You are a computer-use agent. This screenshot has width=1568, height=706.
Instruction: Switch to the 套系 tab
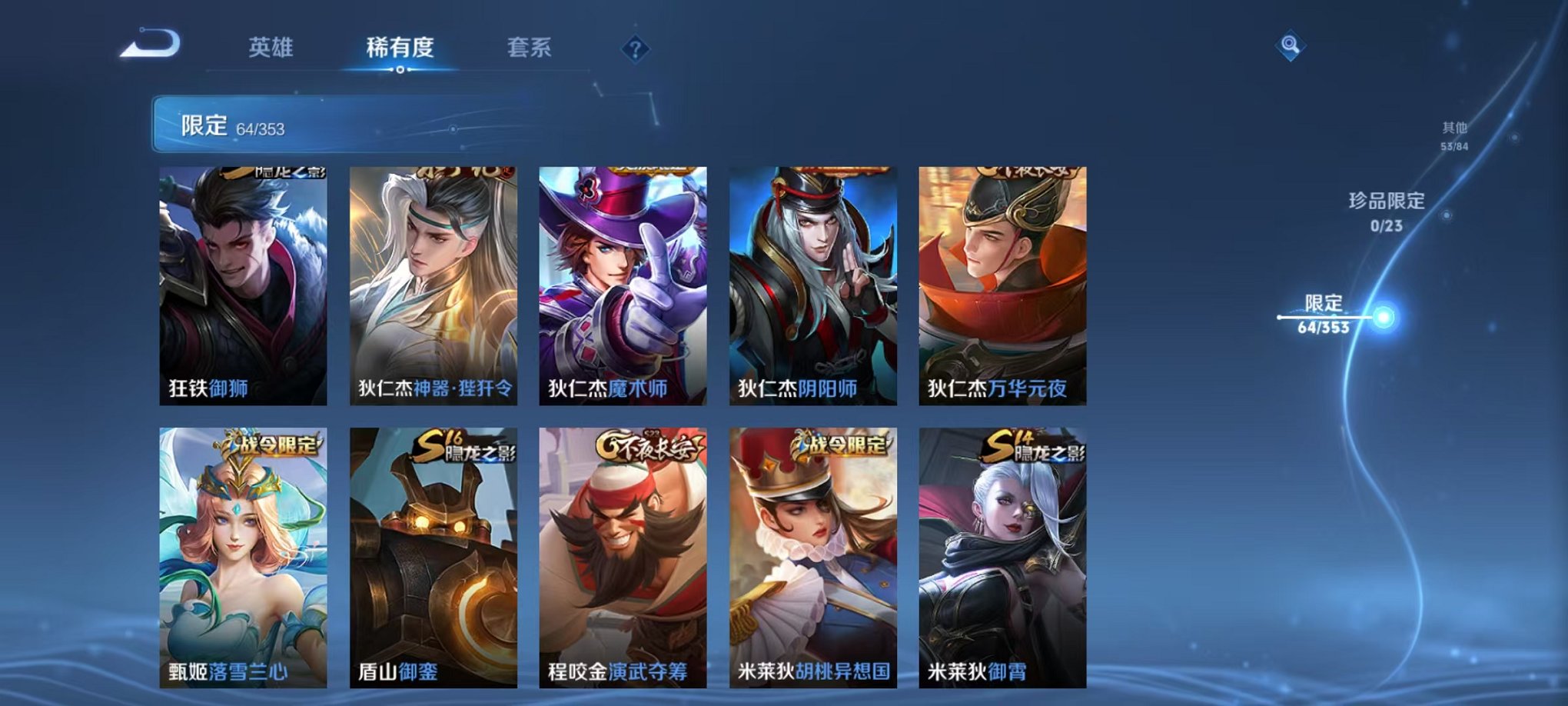coord(530,48)
